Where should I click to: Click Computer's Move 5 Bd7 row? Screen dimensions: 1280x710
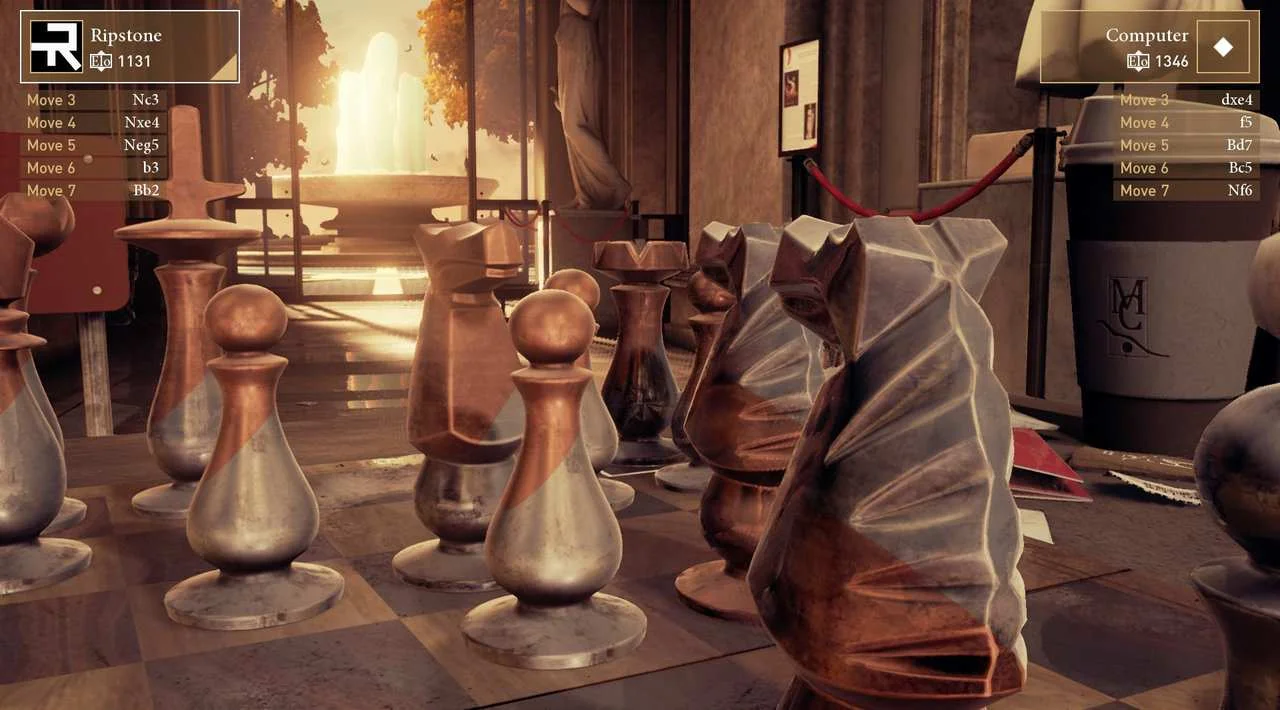(1186, 145)
